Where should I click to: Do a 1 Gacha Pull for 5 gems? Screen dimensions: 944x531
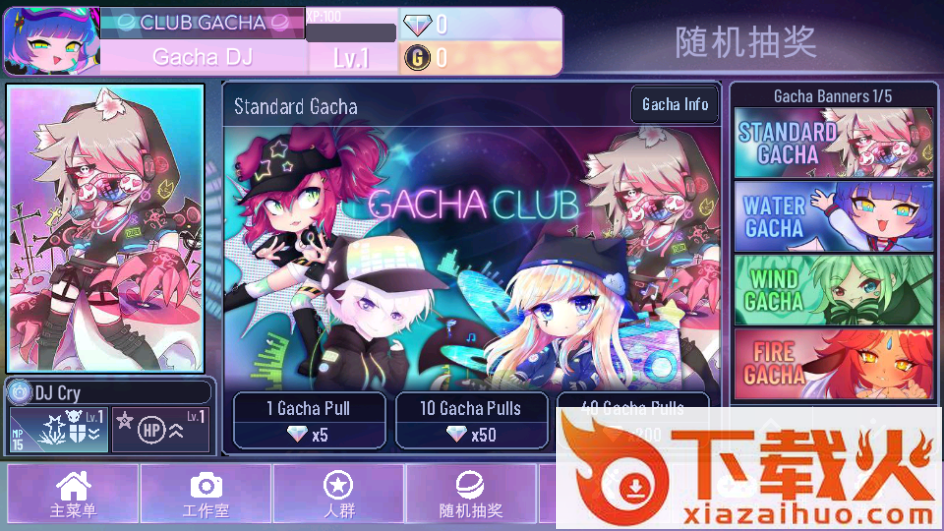tap(308, 420)
